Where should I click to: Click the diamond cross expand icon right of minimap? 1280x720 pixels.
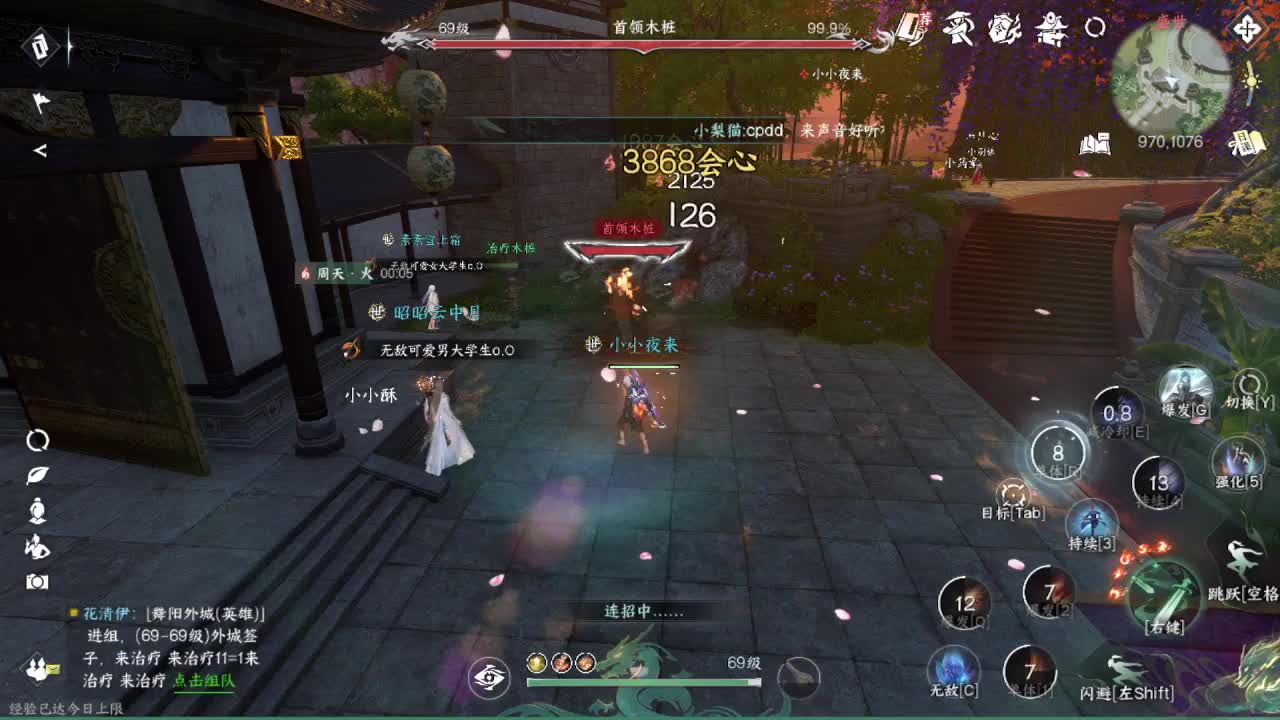pos(1247,28)
